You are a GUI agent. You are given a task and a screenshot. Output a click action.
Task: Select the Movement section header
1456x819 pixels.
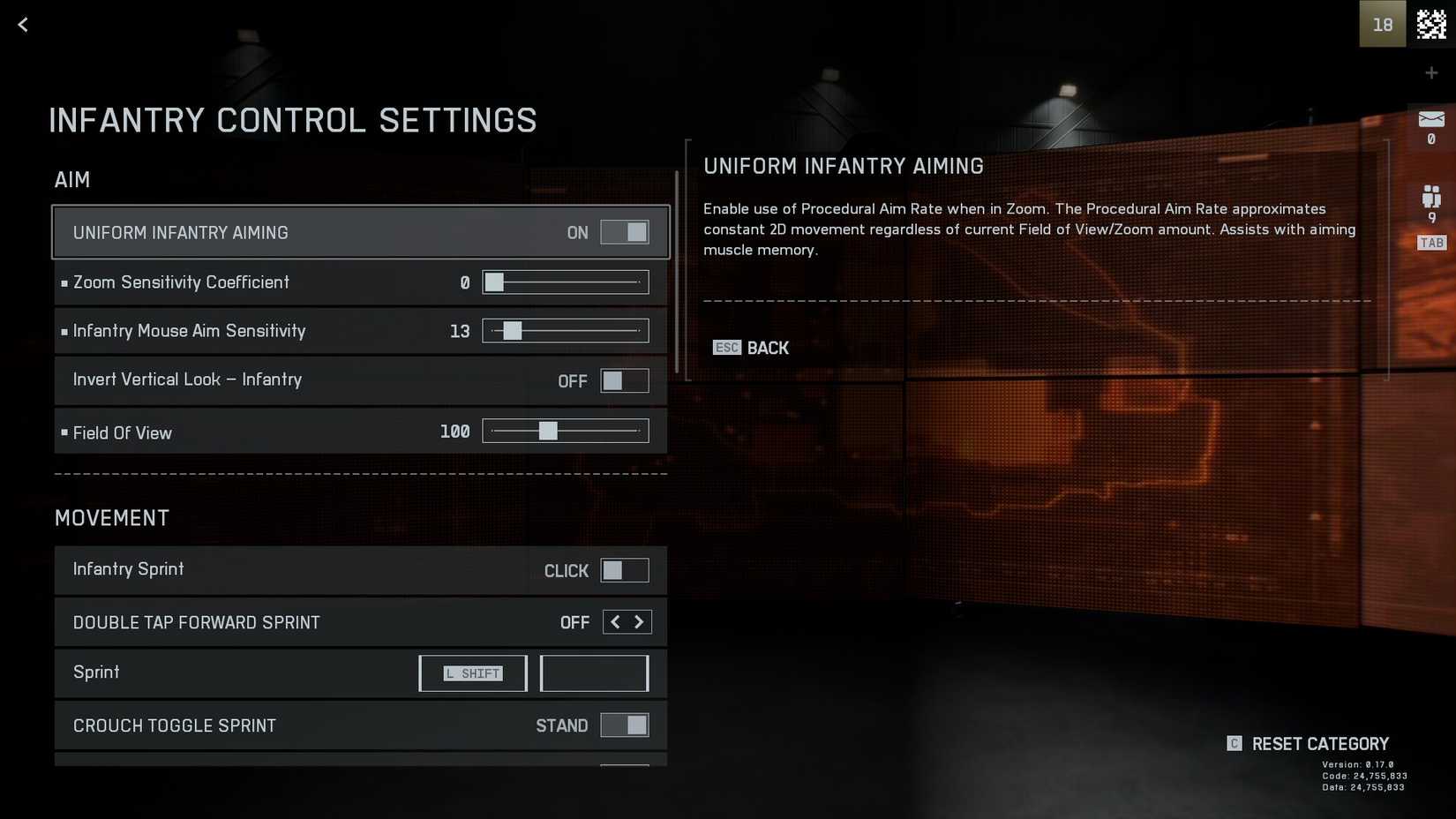tap(112, 518)
